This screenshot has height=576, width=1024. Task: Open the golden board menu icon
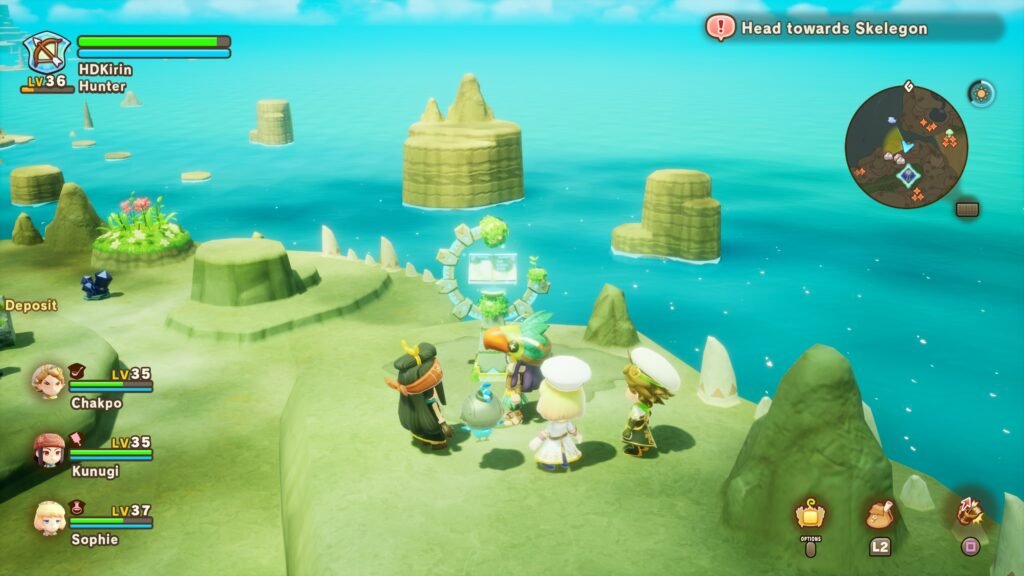point(810,514)
